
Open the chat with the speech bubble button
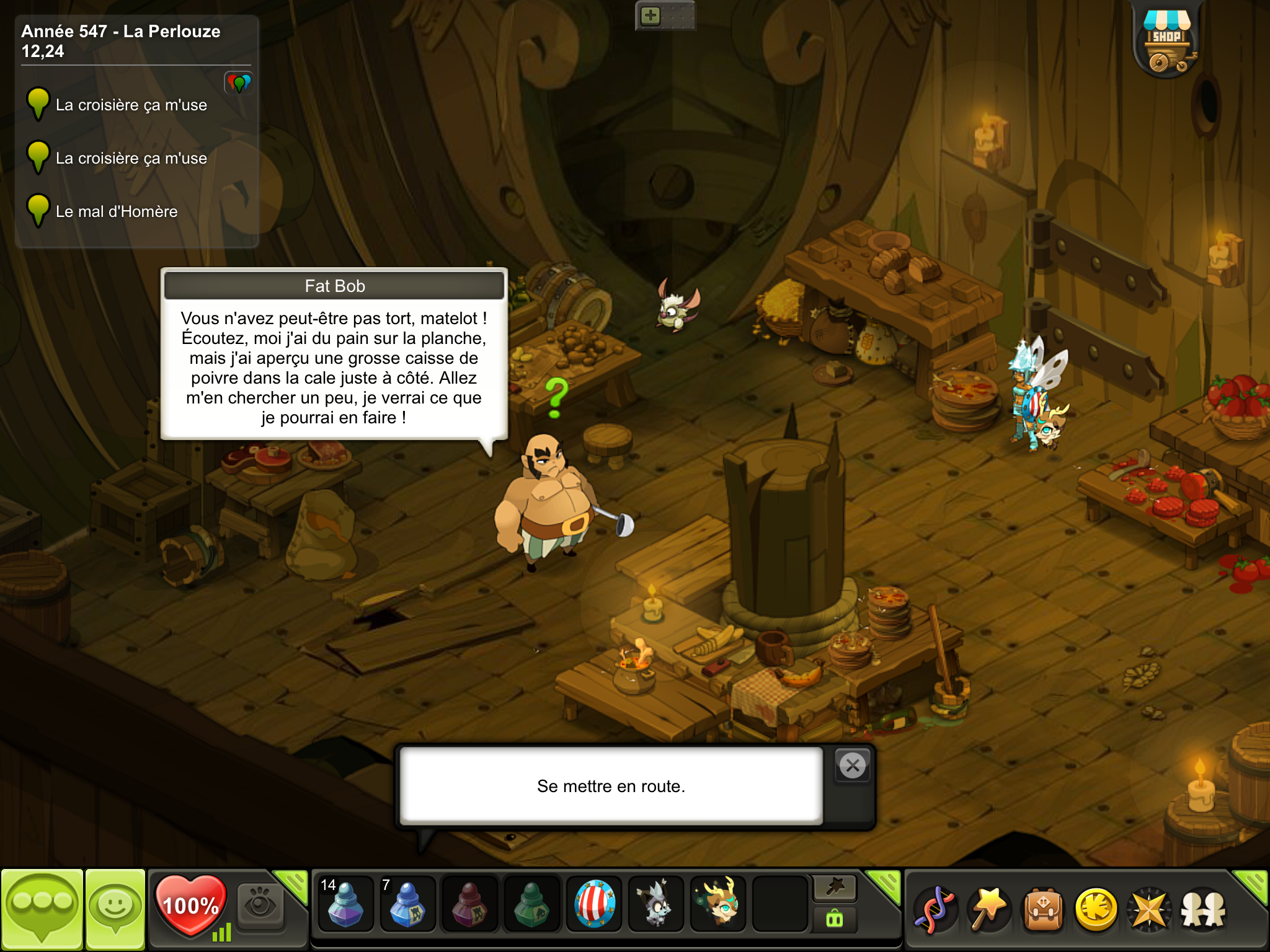42,909
